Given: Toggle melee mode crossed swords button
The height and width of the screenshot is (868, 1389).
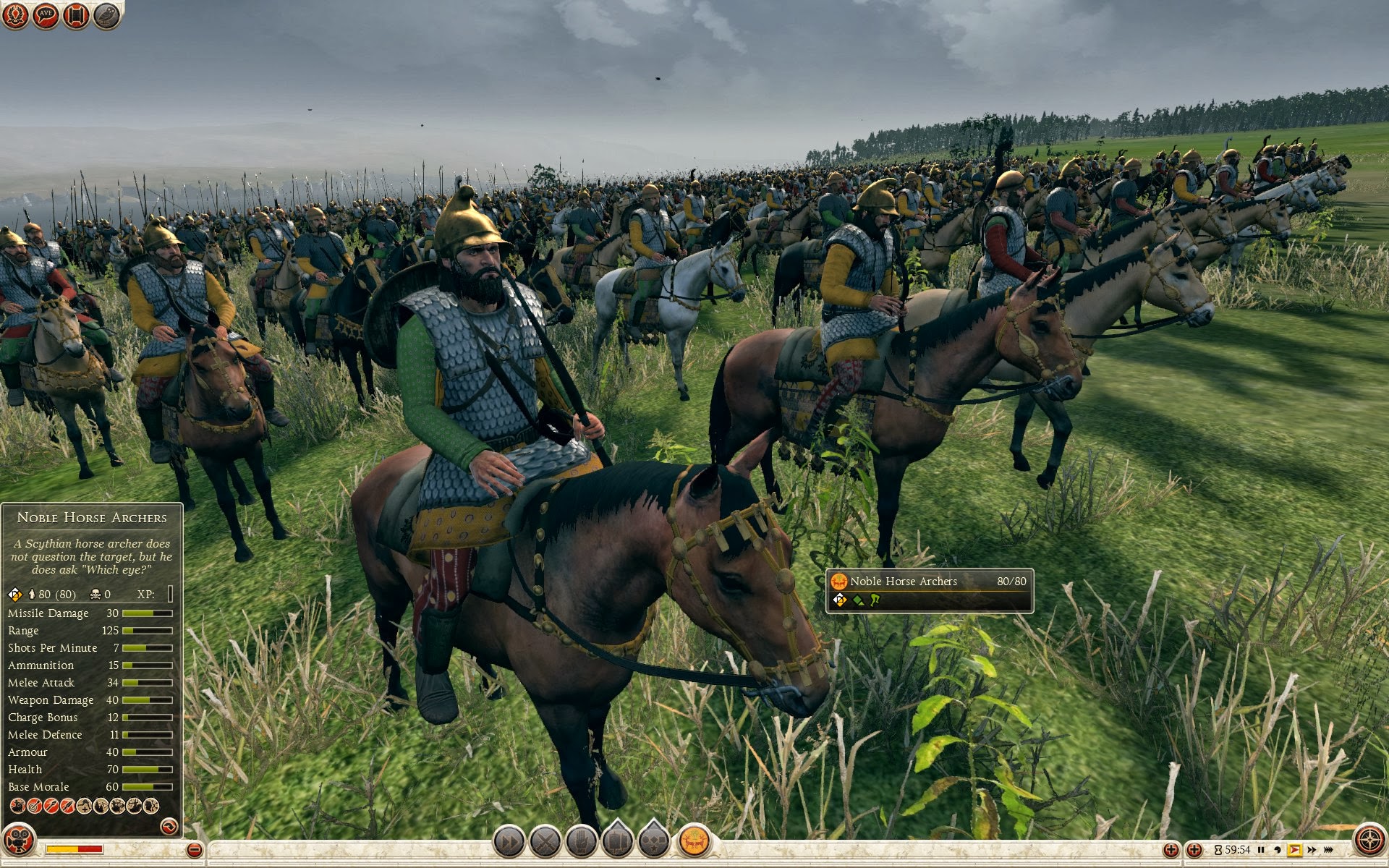Looking at the screenshot, I should [545, 841].
